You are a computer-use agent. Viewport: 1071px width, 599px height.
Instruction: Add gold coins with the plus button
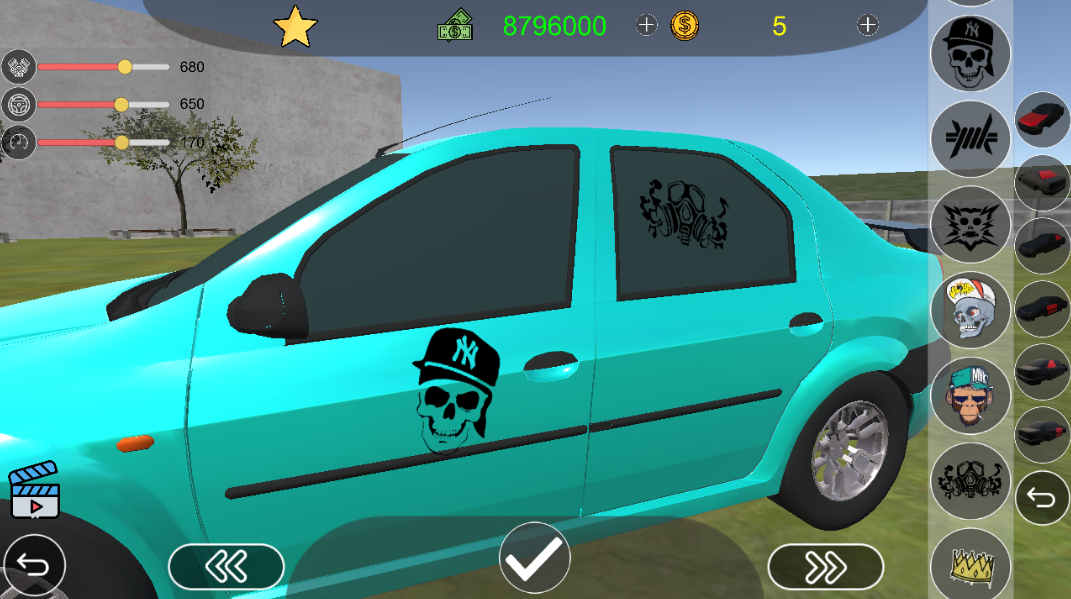coord(868,26)
